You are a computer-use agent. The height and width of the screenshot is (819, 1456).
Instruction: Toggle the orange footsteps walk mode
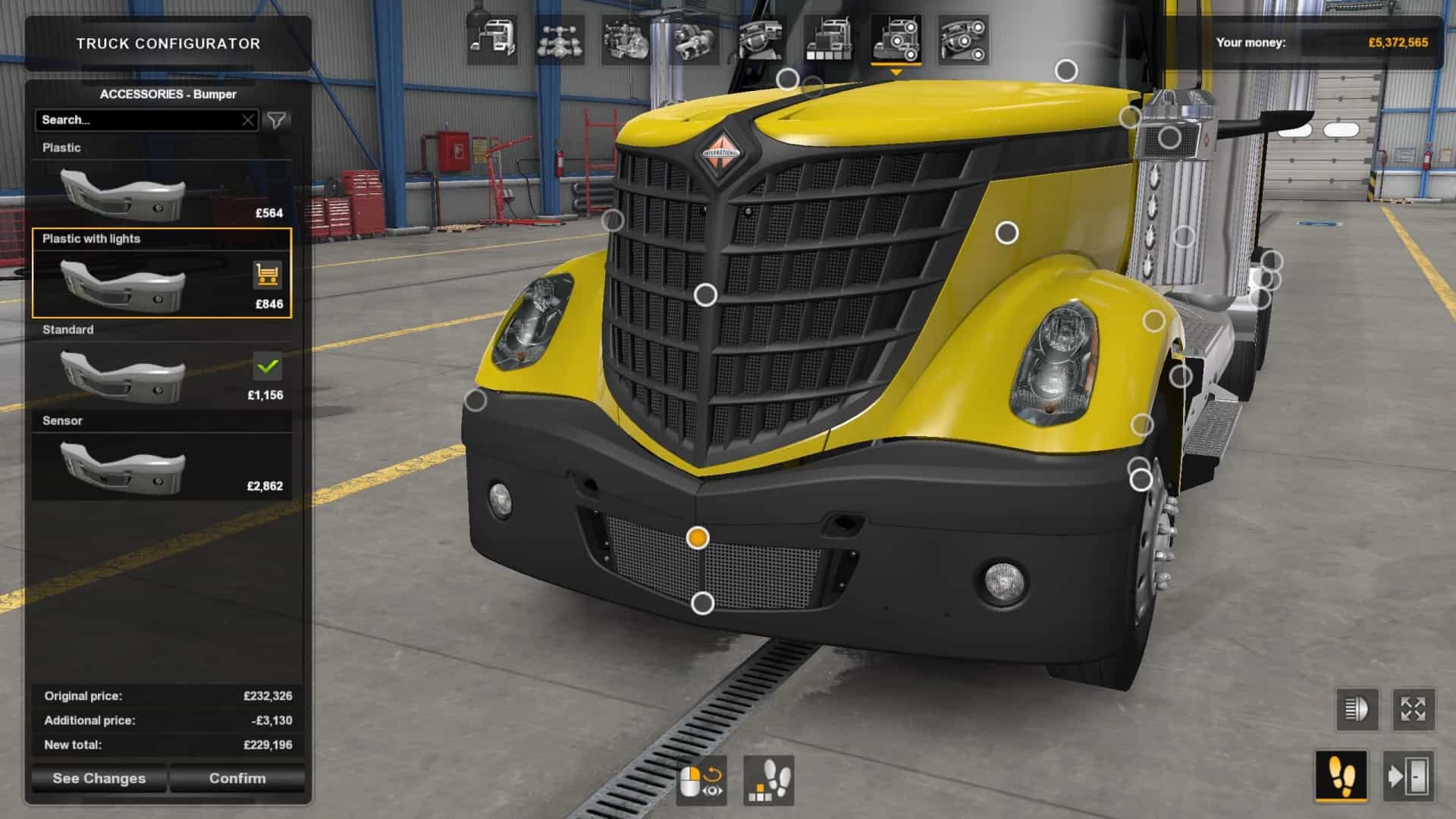pyautogui.click(x=1341, y=777)
